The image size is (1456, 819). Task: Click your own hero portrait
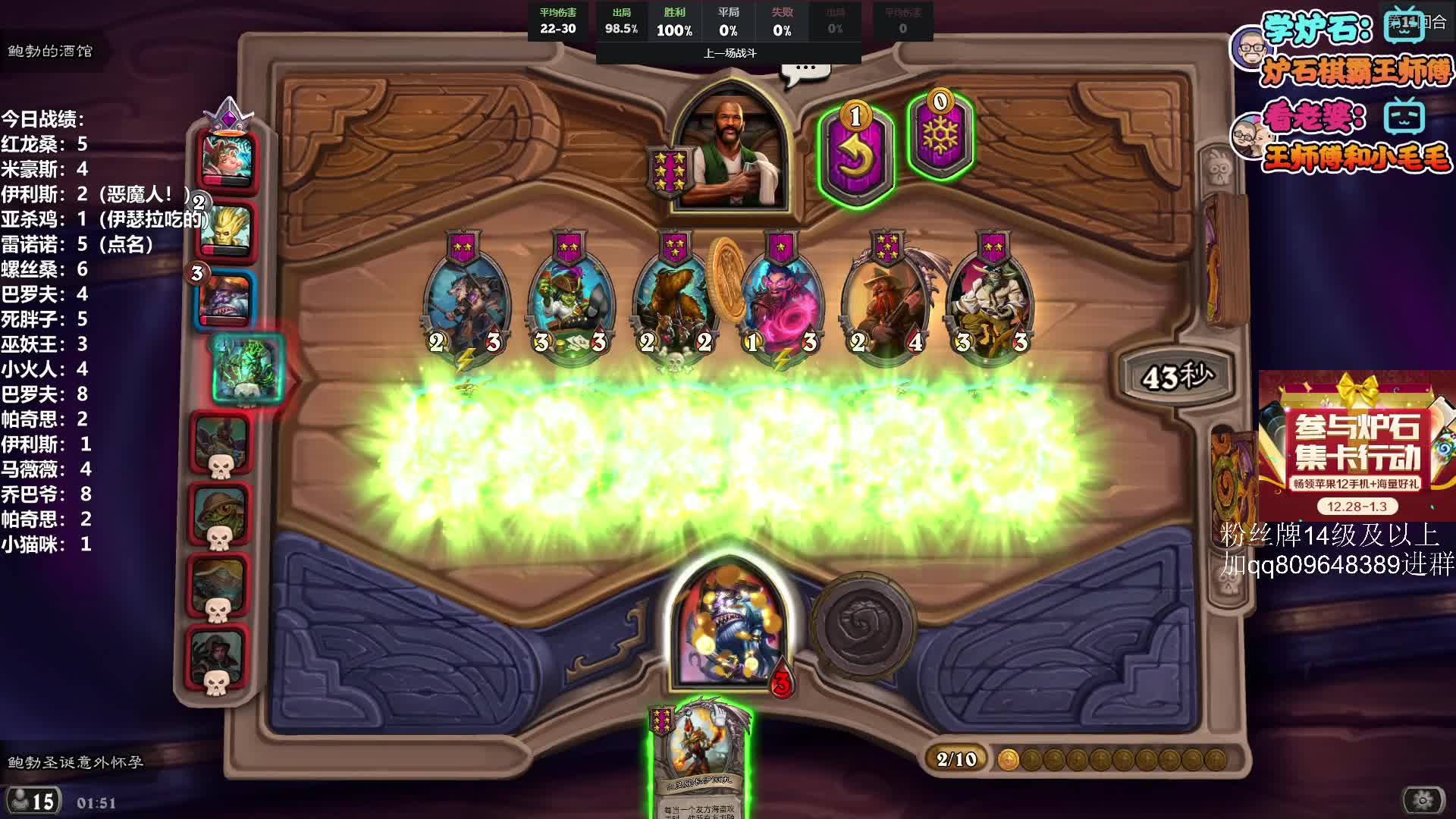click(x=728, y=626)
